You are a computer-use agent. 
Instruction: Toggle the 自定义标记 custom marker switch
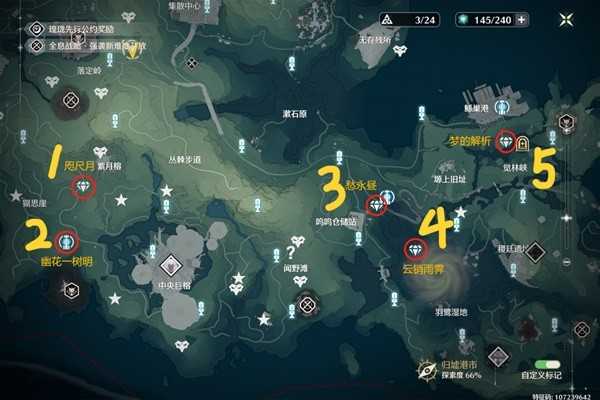pyautogui.click(x=546, y=366)
